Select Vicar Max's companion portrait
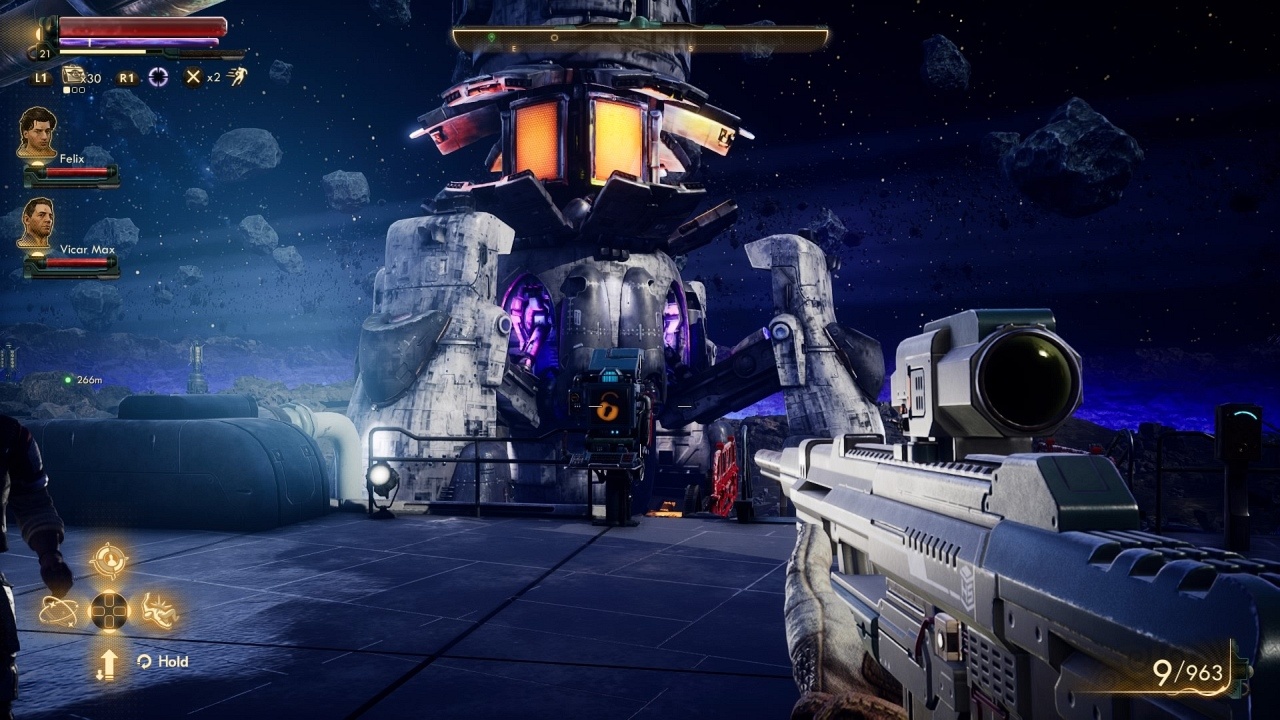 pyautogui.click(x=37, y=222)
